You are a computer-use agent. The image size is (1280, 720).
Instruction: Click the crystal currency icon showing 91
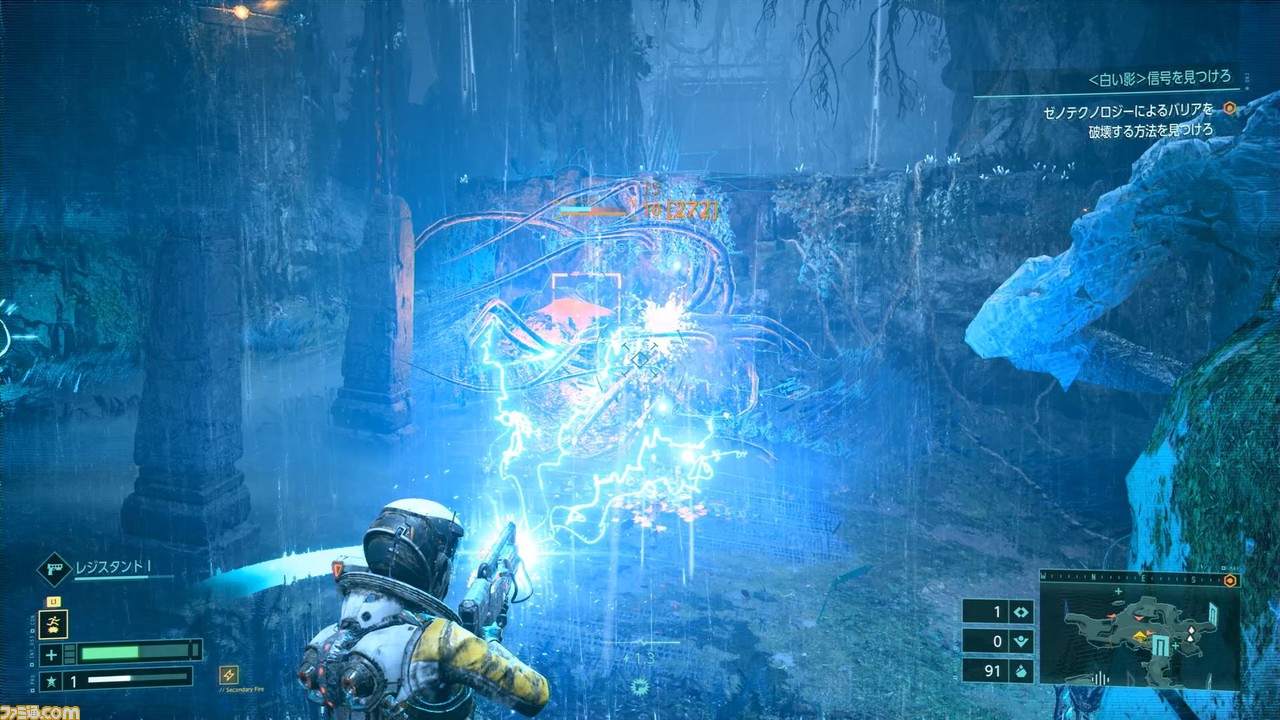(1021, 670)
